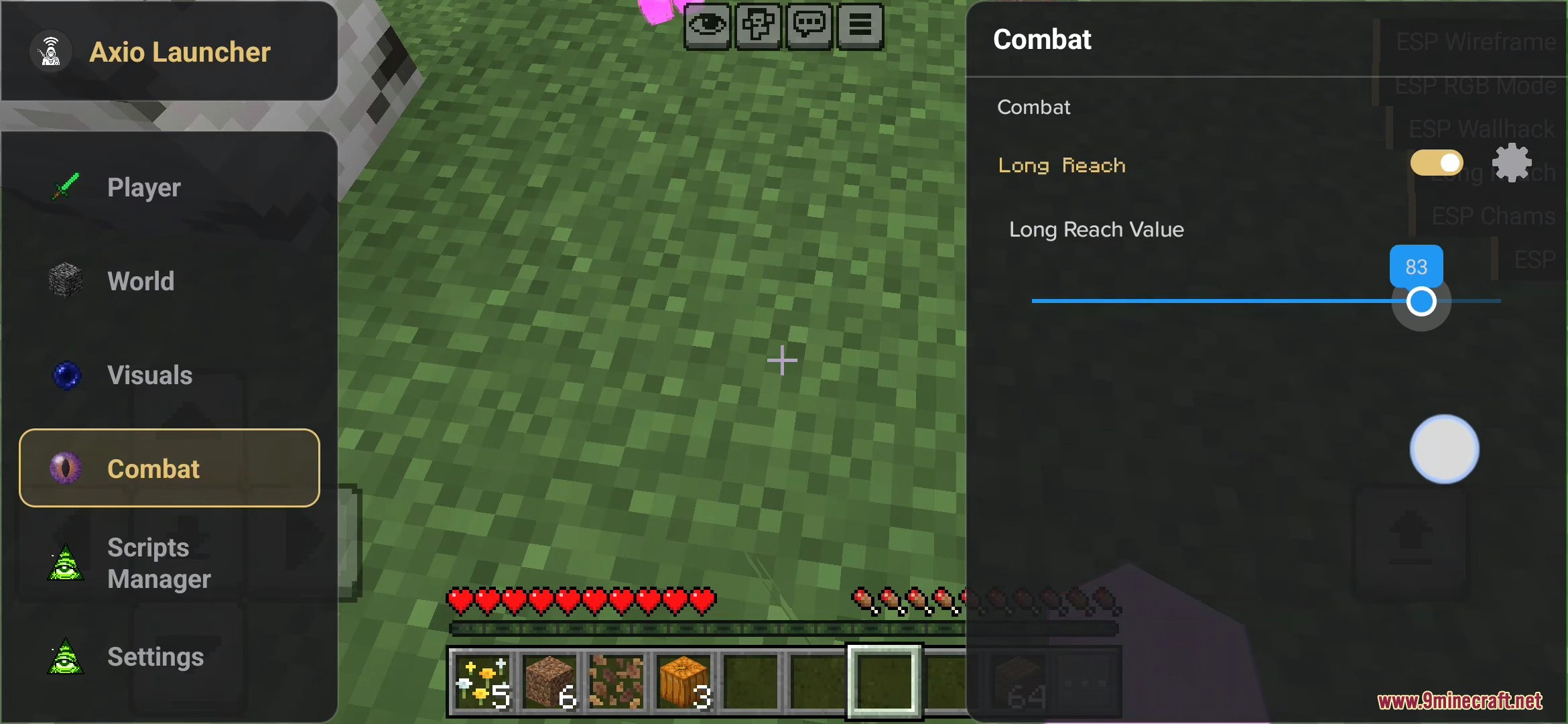
Task: Open the Long Reach settings gear
Action: point(1512,162)
